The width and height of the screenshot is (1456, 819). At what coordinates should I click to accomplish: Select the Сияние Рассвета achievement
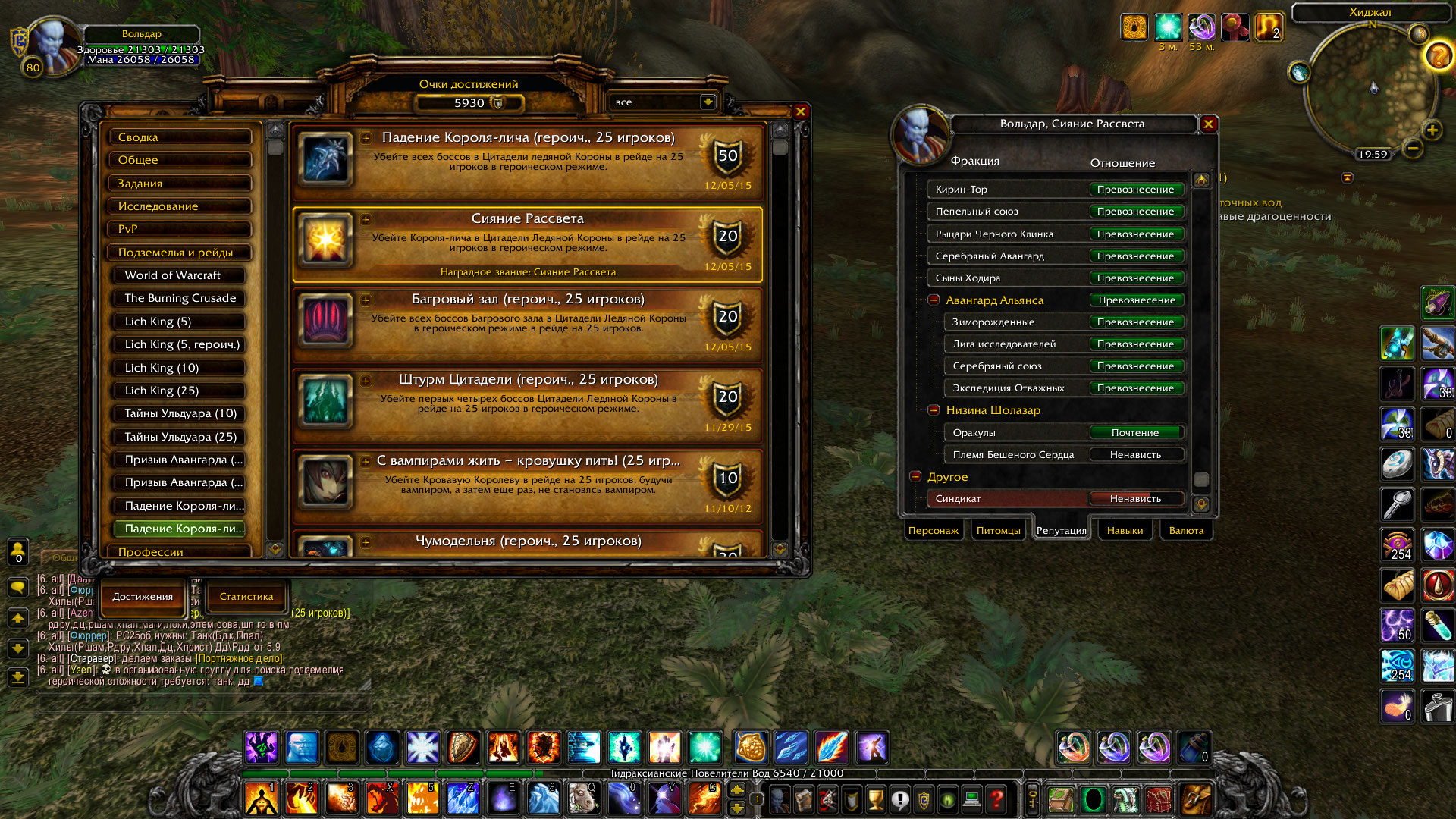pos(528,244)
